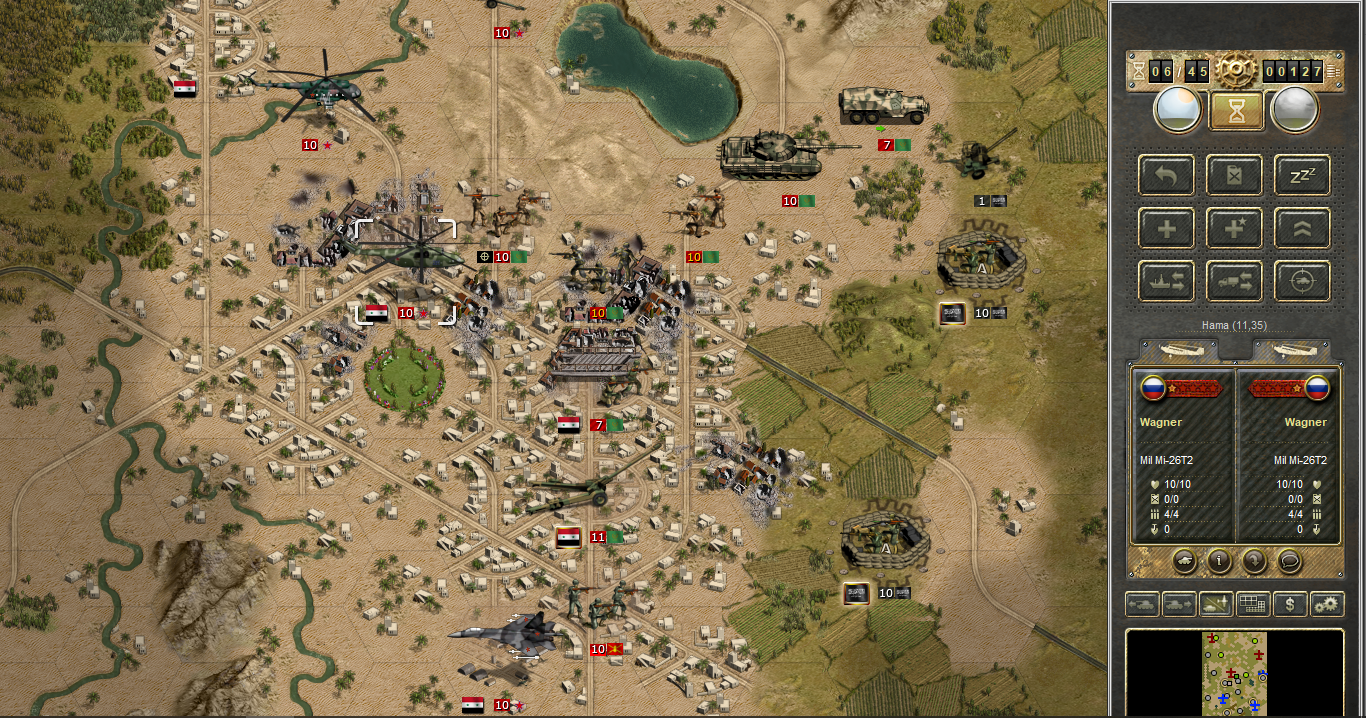Click the curved arrow button under the unit stats
1366x718 pixels.
tap(1254, 561)
